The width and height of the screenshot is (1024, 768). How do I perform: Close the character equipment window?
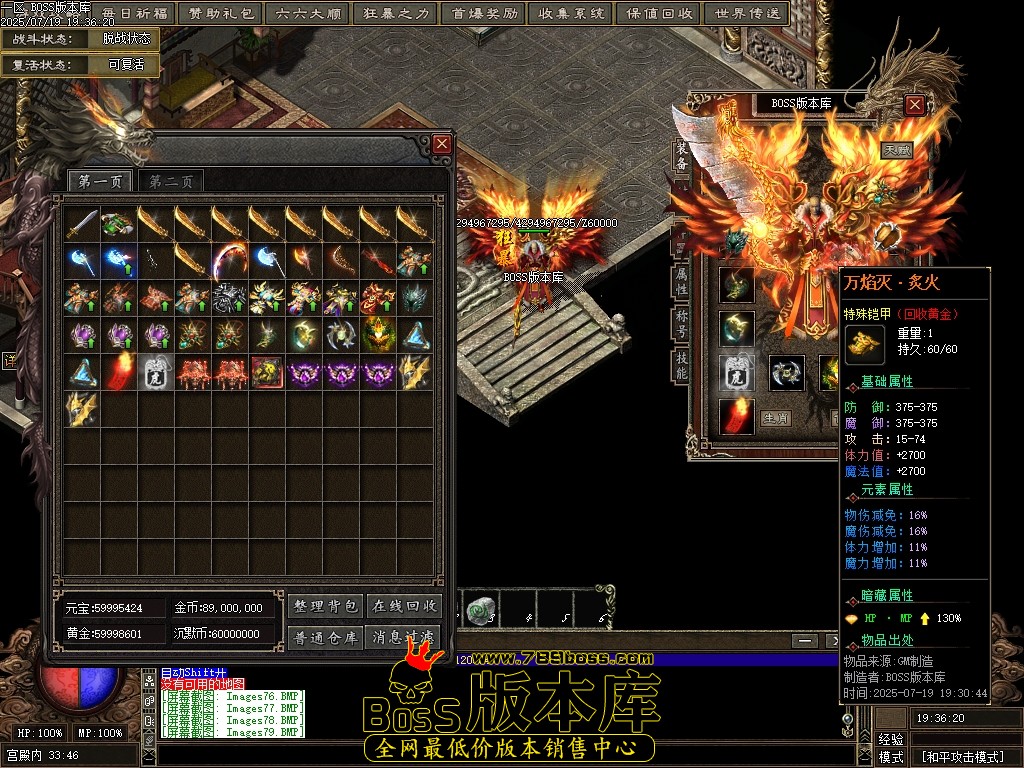tap(915, 104)
